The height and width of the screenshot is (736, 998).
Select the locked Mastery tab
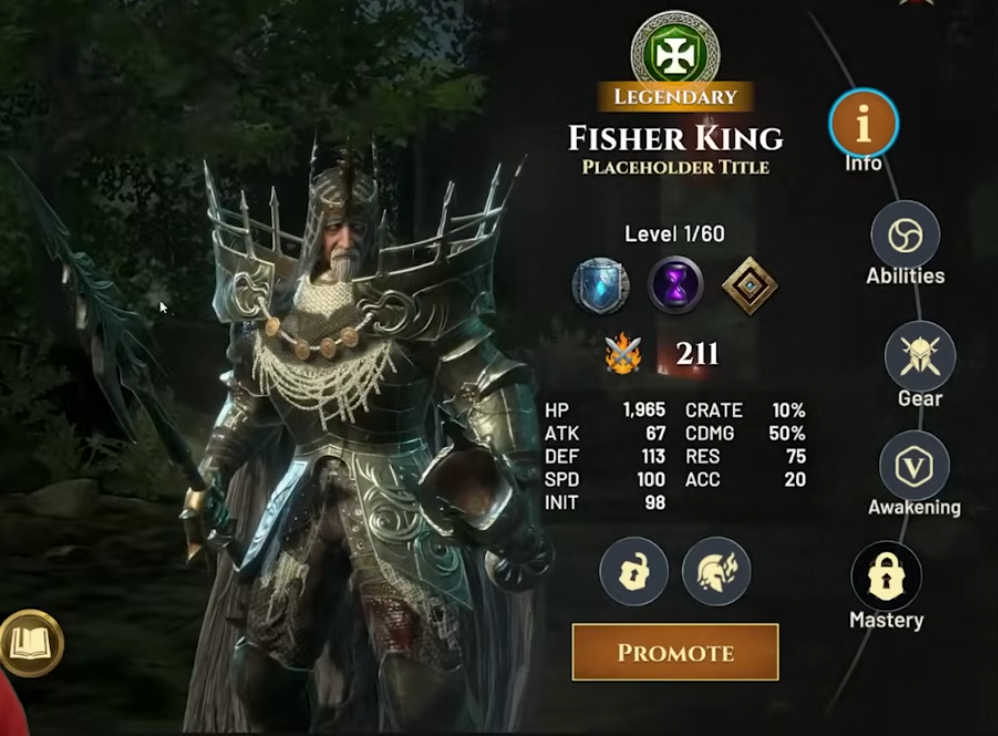coord(886,578)
